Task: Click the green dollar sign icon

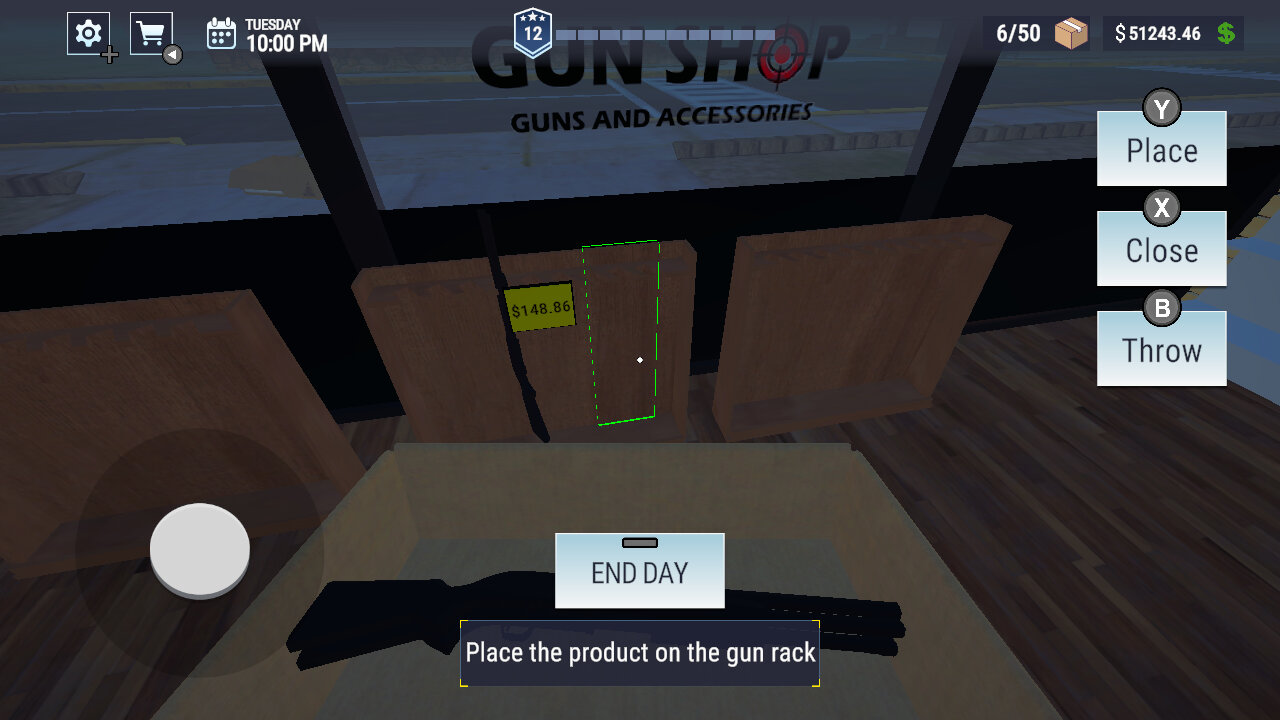Action: tap(1226, 33)
